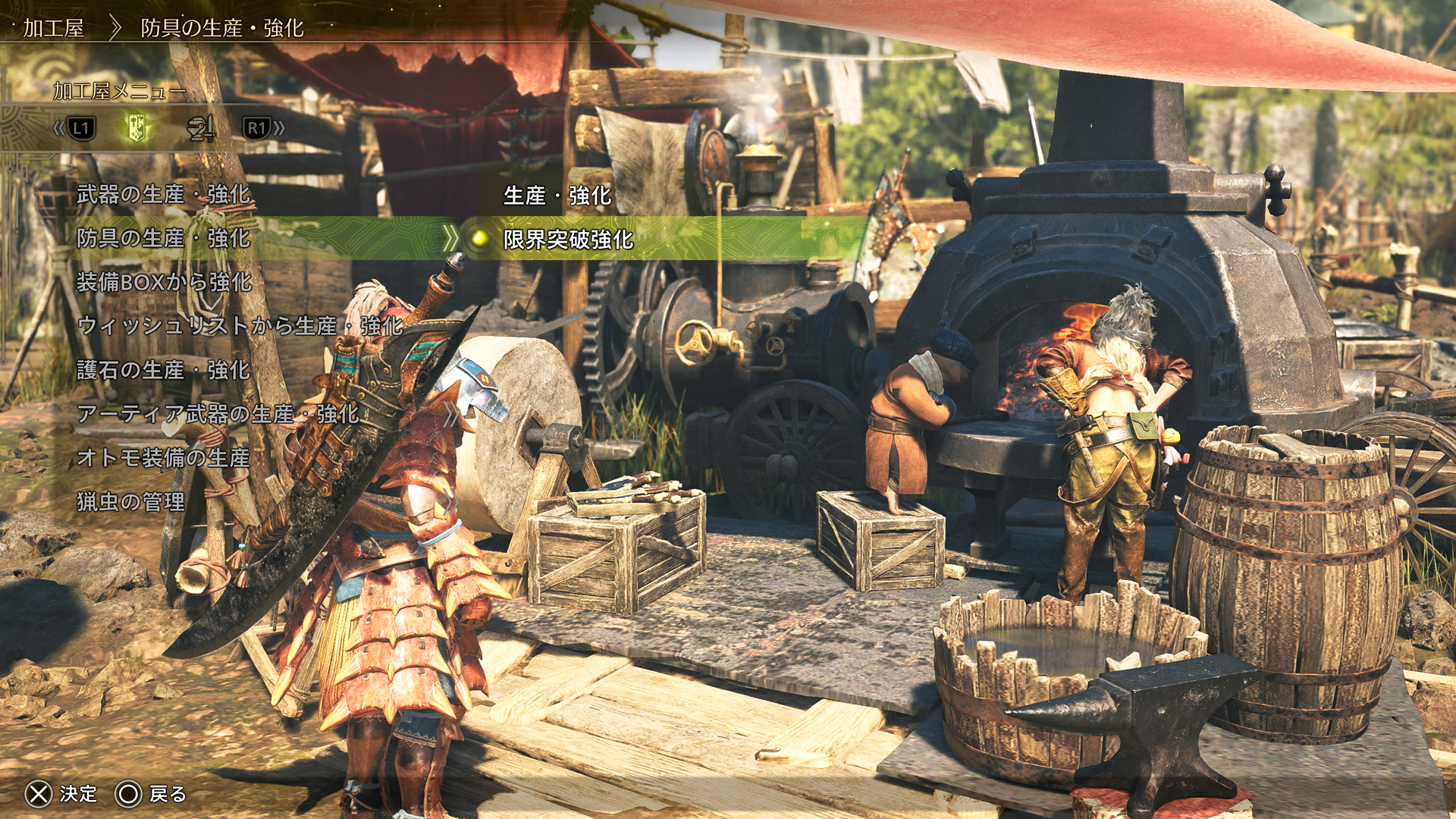Select ウィッシュリストから生産・強化
1456x819 pixels.
coord(240,327)
